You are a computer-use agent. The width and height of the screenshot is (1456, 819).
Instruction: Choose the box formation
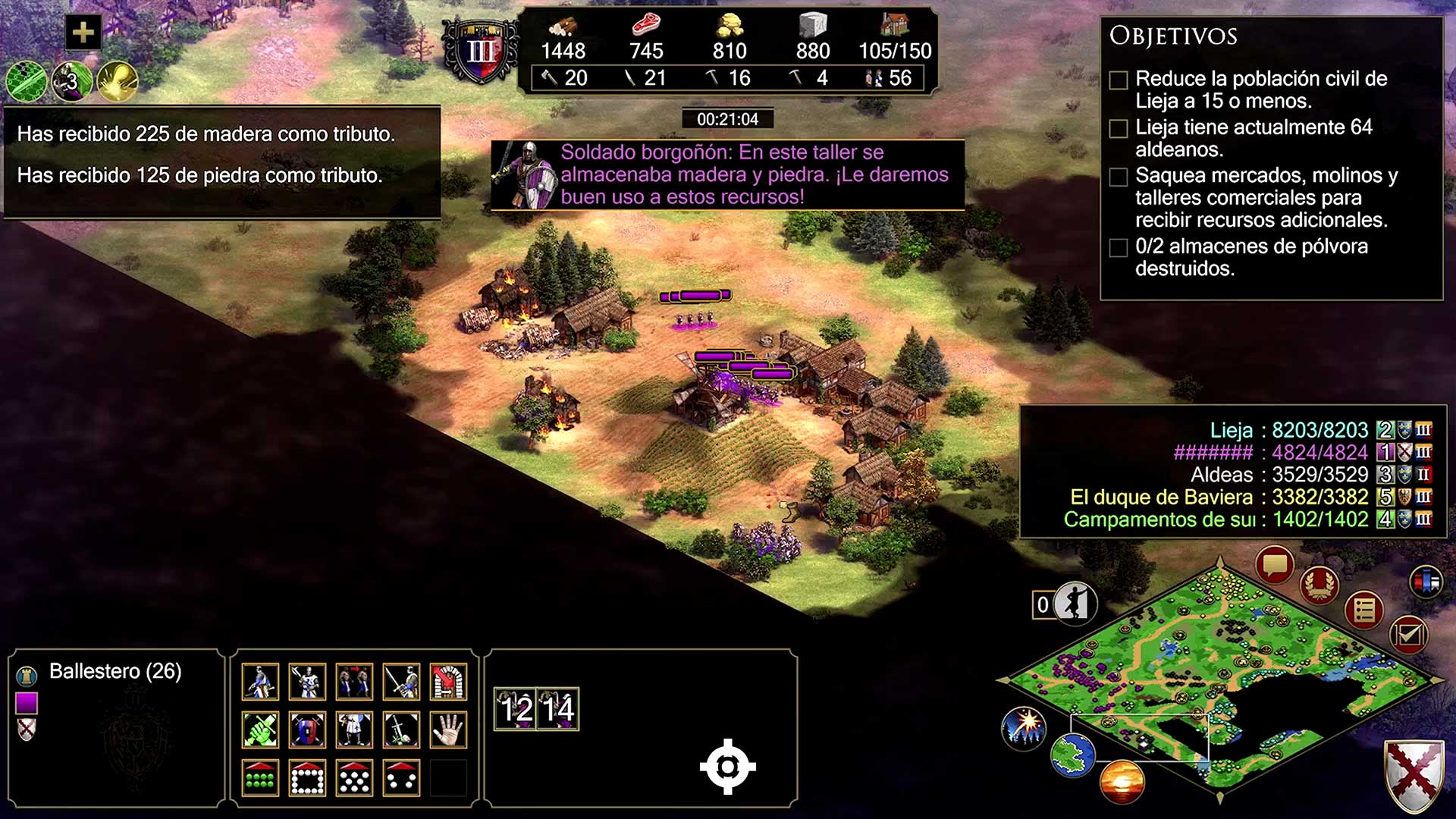click(x=307, y=778)
